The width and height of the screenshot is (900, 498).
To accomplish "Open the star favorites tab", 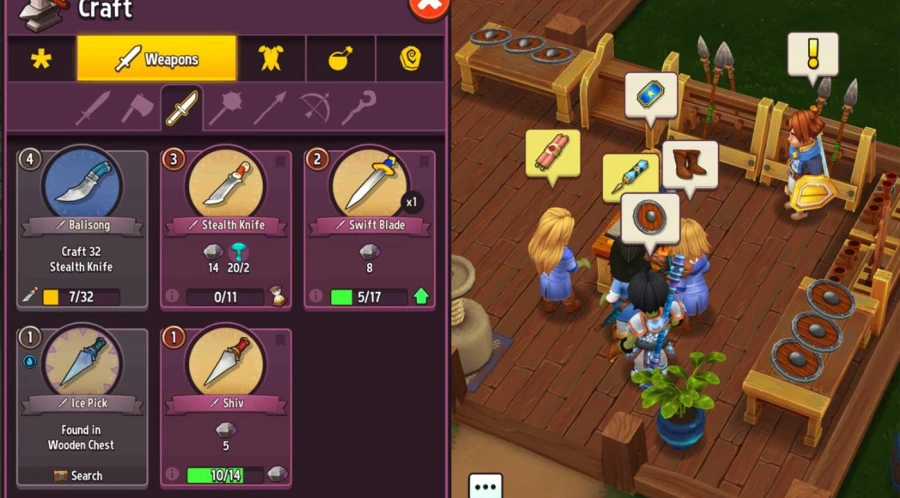I will click(40, 59).
